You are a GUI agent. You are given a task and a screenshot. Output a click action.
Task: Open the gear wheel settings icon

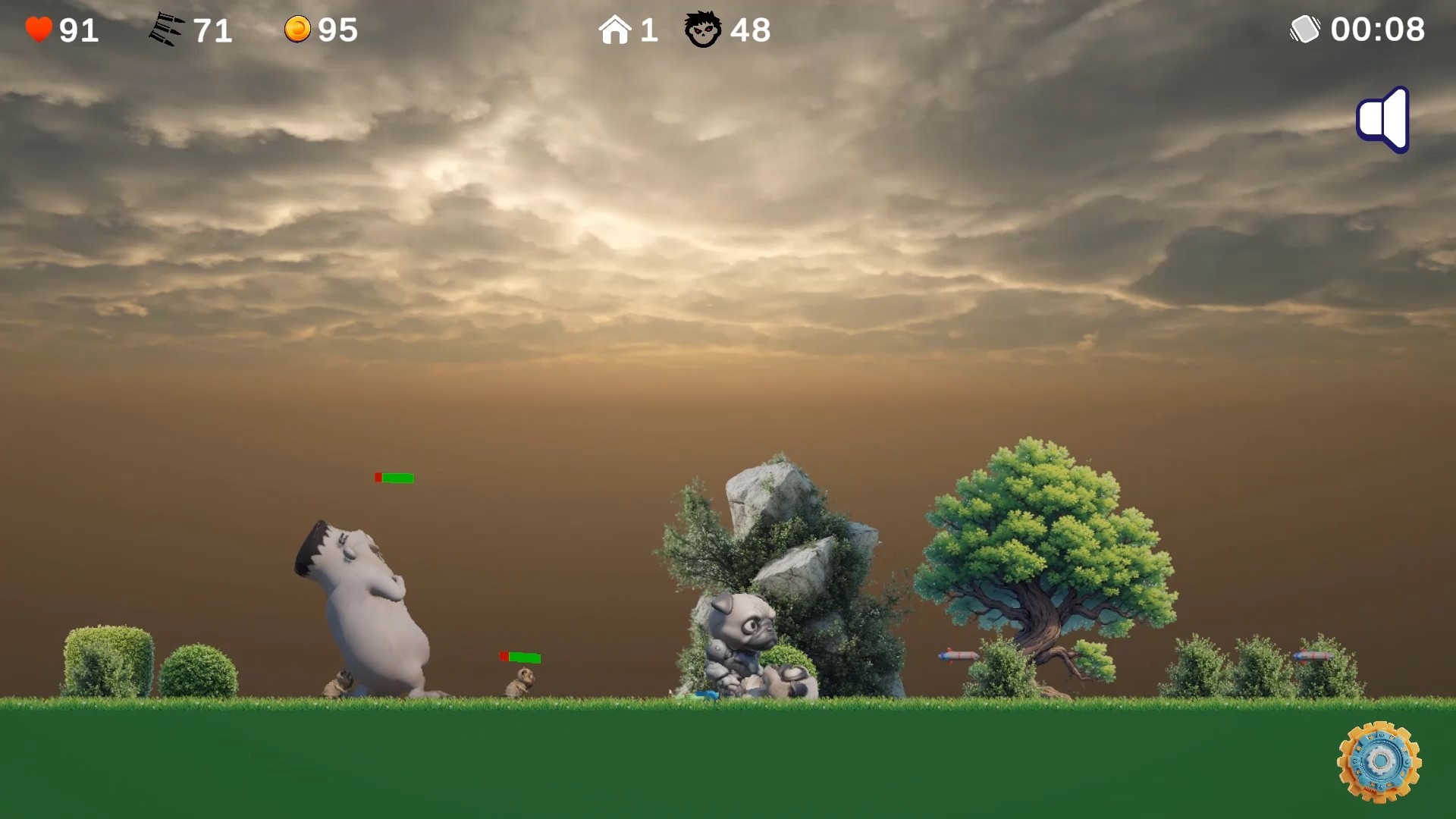1379,759
